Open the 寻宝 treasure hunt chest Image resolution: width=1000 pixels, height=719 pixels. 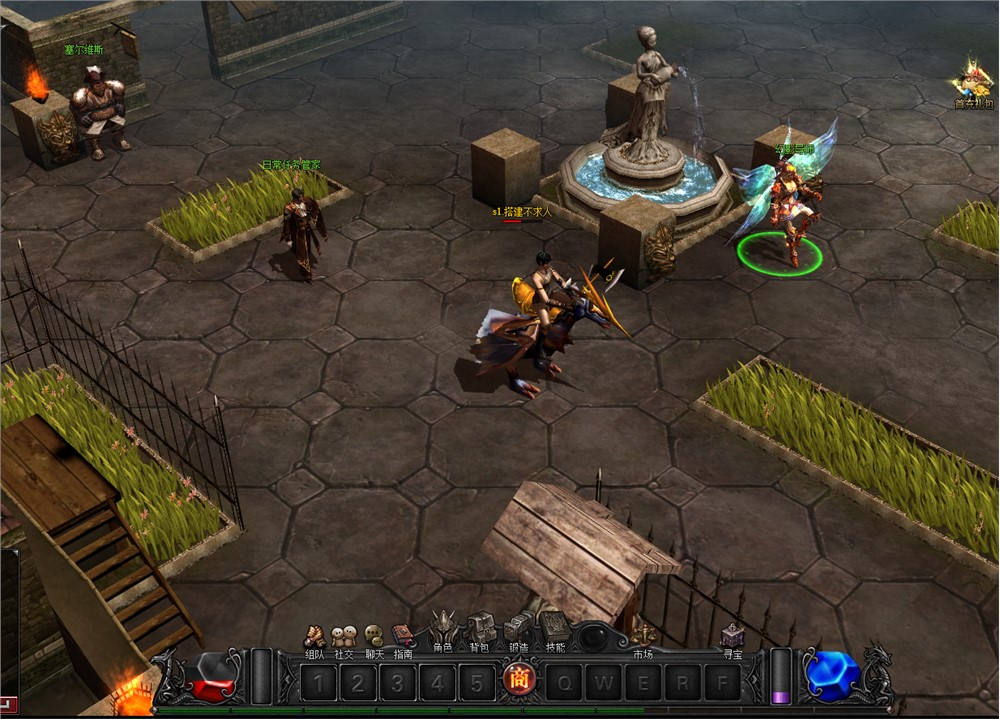[733, 636]
